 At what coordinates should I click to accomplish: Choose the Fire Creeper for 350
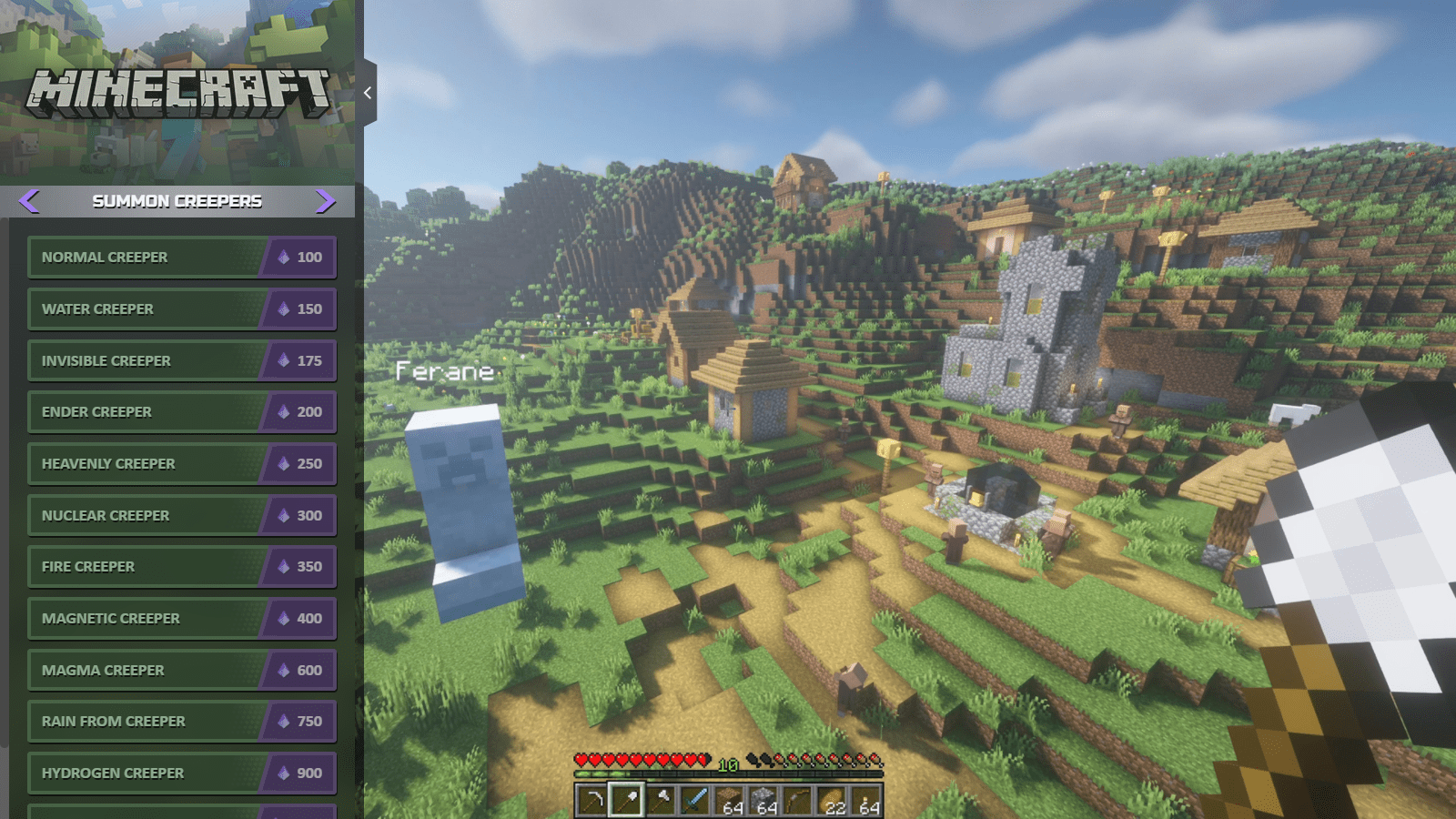182,567
